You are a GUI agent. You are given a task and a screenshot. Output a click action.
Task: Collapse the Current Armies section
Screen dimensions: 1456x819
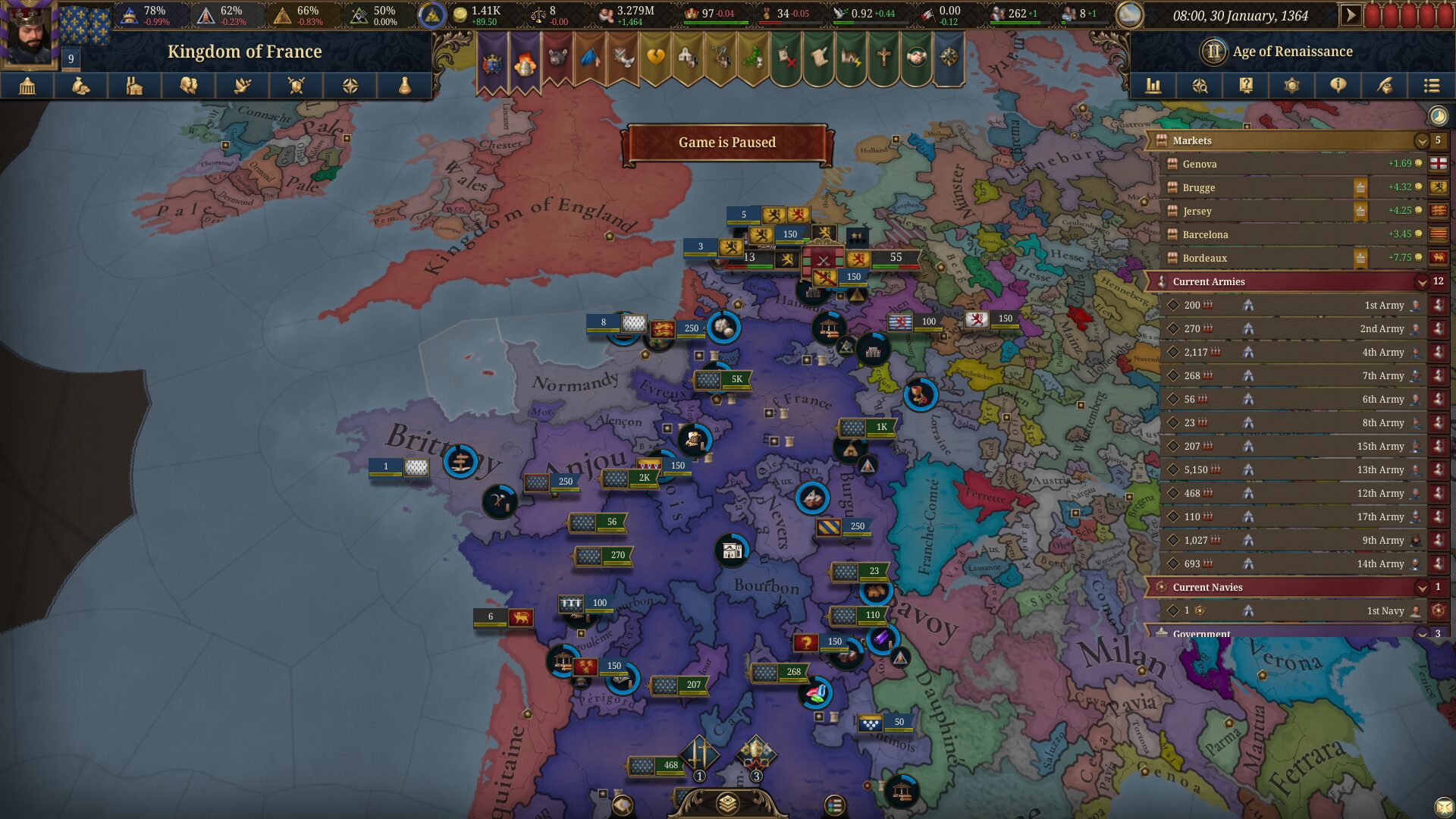1420,281
